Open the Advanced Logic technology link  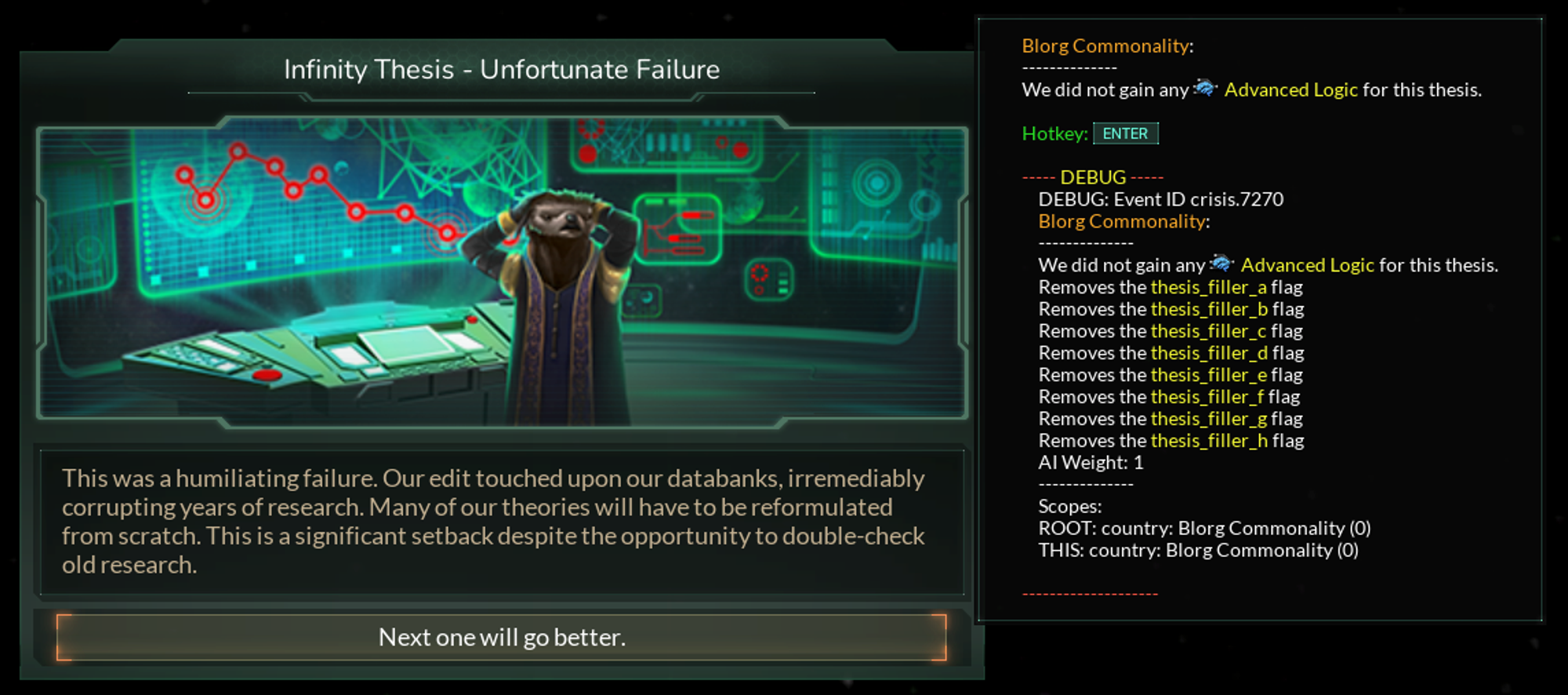point(1292,89)
